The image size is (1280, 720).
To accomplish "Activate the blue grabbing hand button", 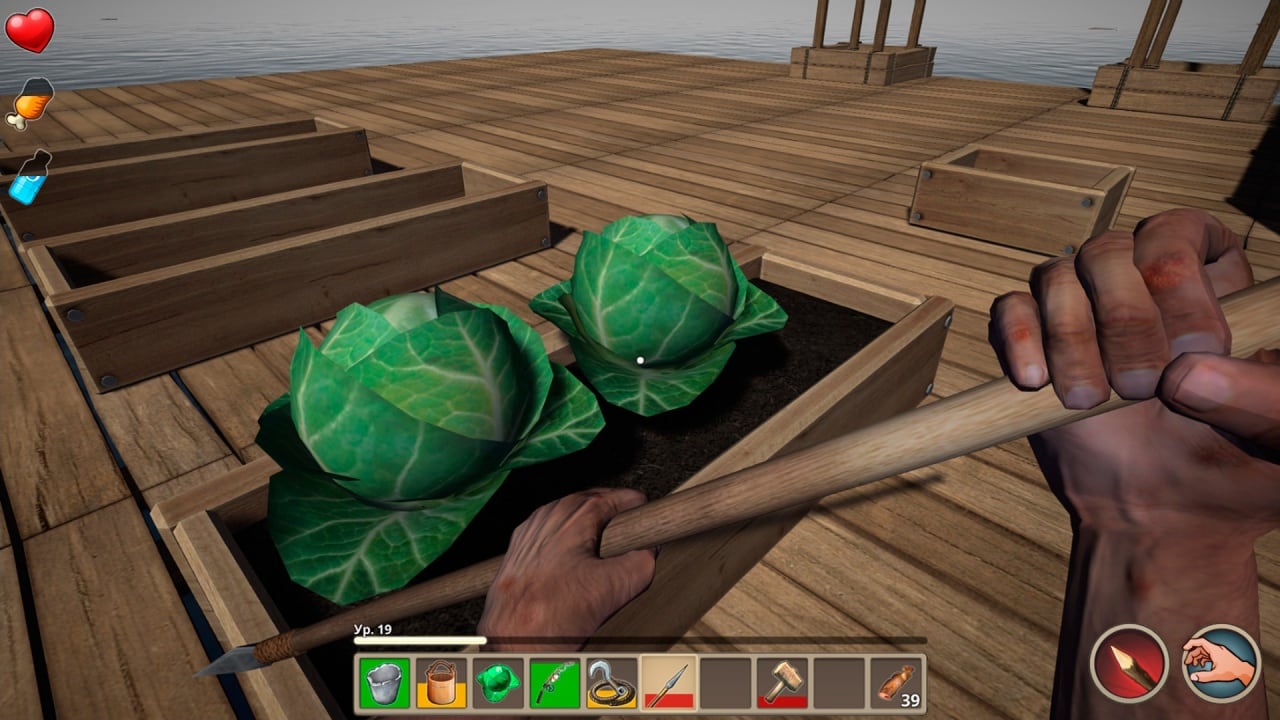I will click(1221, 663).
